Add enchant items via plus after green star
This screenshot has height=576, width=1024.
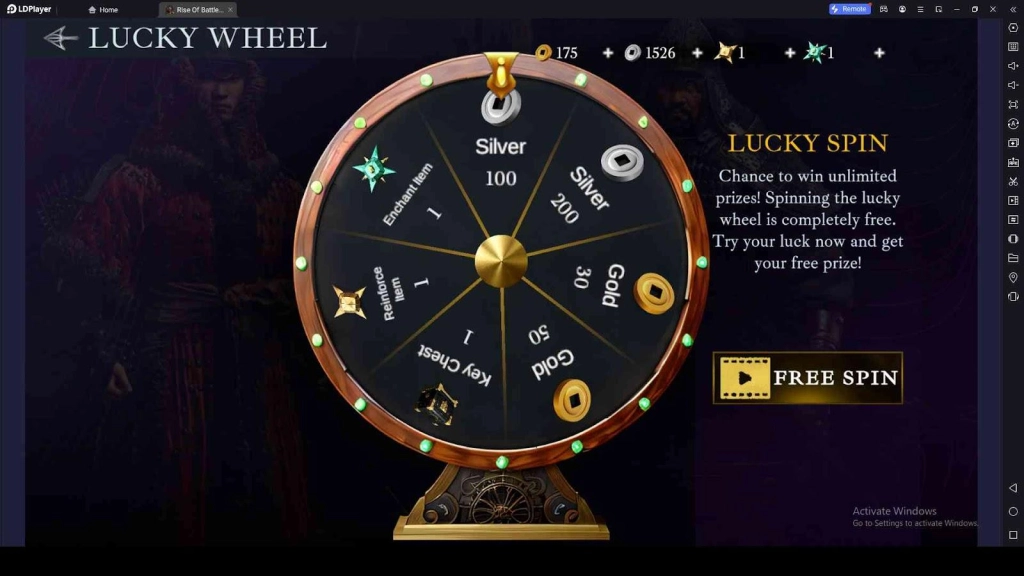[x=879, y=53]
